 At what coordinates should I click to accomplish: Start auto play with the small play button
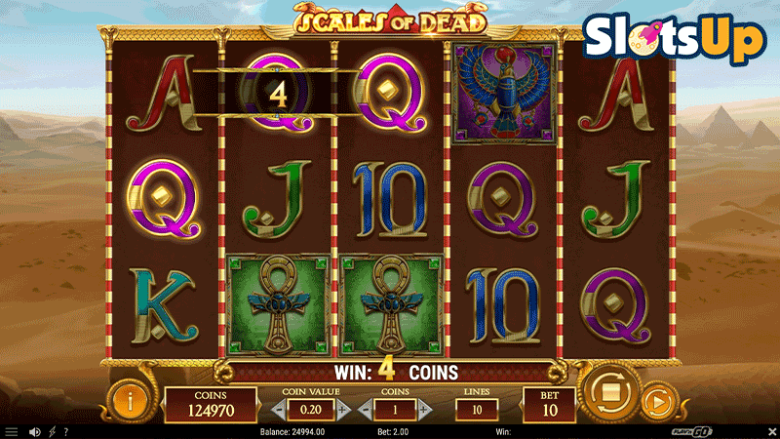pos(657,403)
